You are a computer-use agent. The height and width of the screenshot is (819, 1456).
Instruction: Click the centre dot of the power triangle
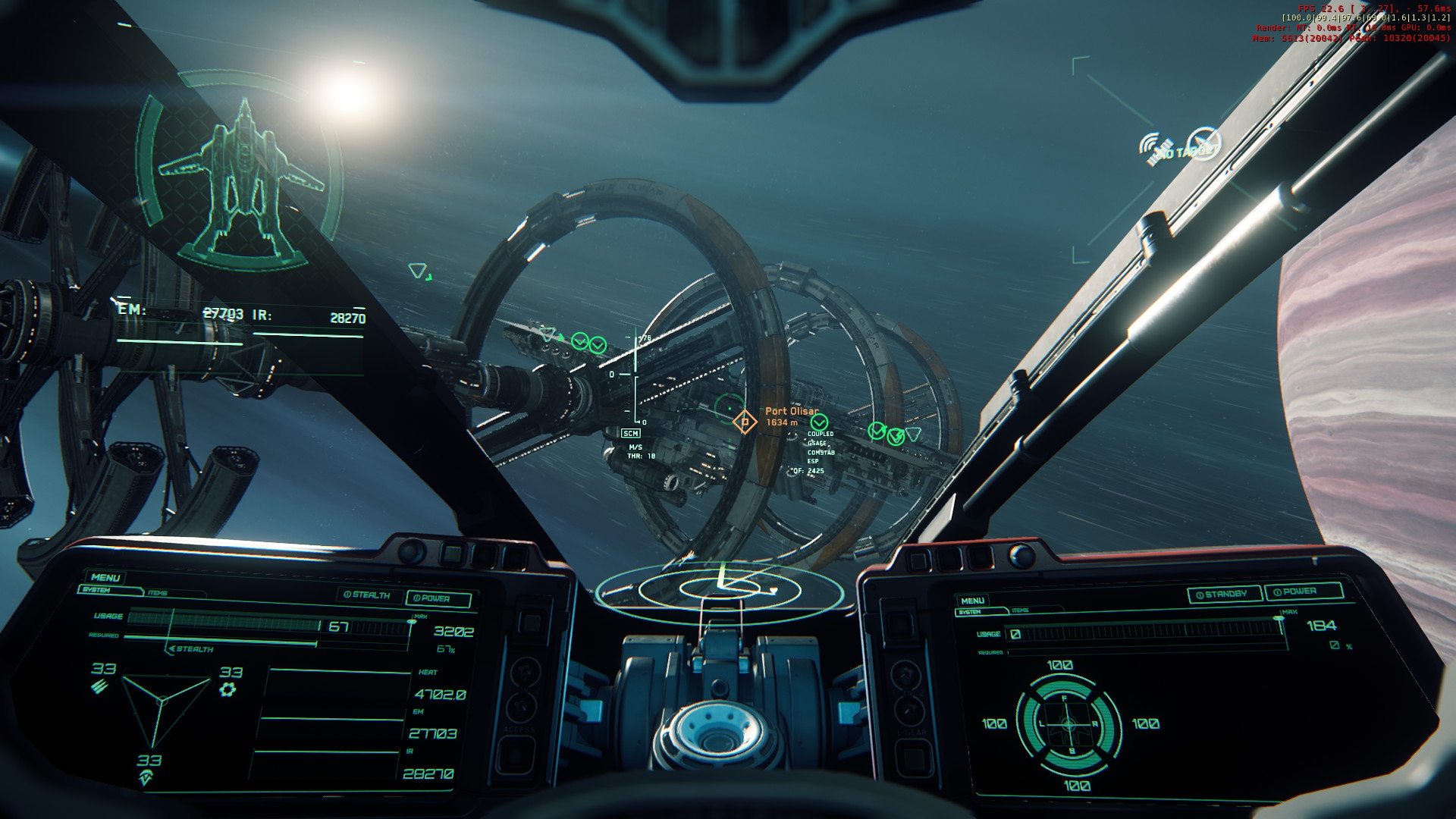point(160,701)
